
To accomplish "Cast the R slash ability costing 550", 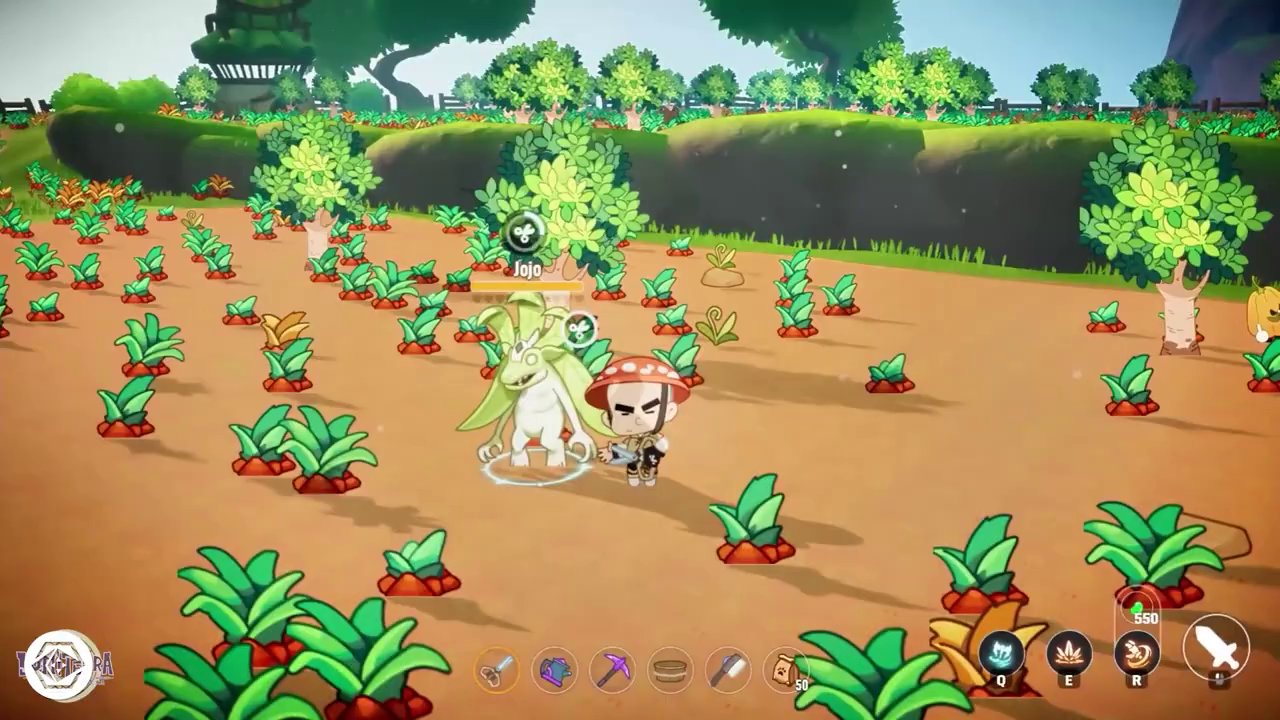I will [x=1138, y=652].
